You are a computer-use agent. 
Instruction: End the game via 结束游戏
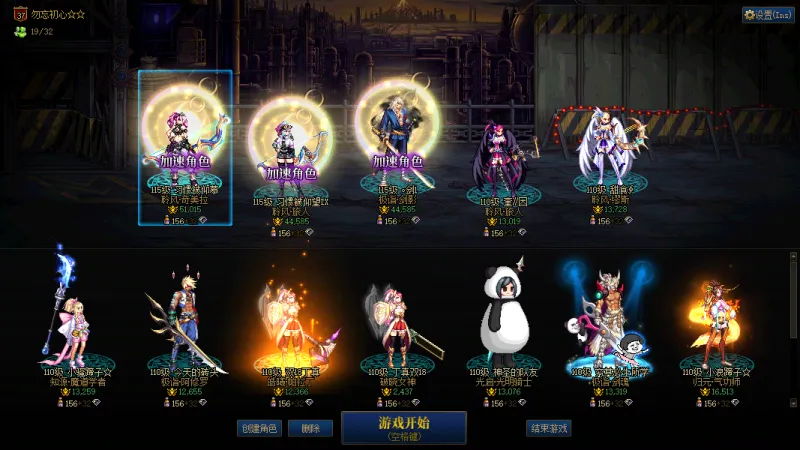tap(548, 428)
